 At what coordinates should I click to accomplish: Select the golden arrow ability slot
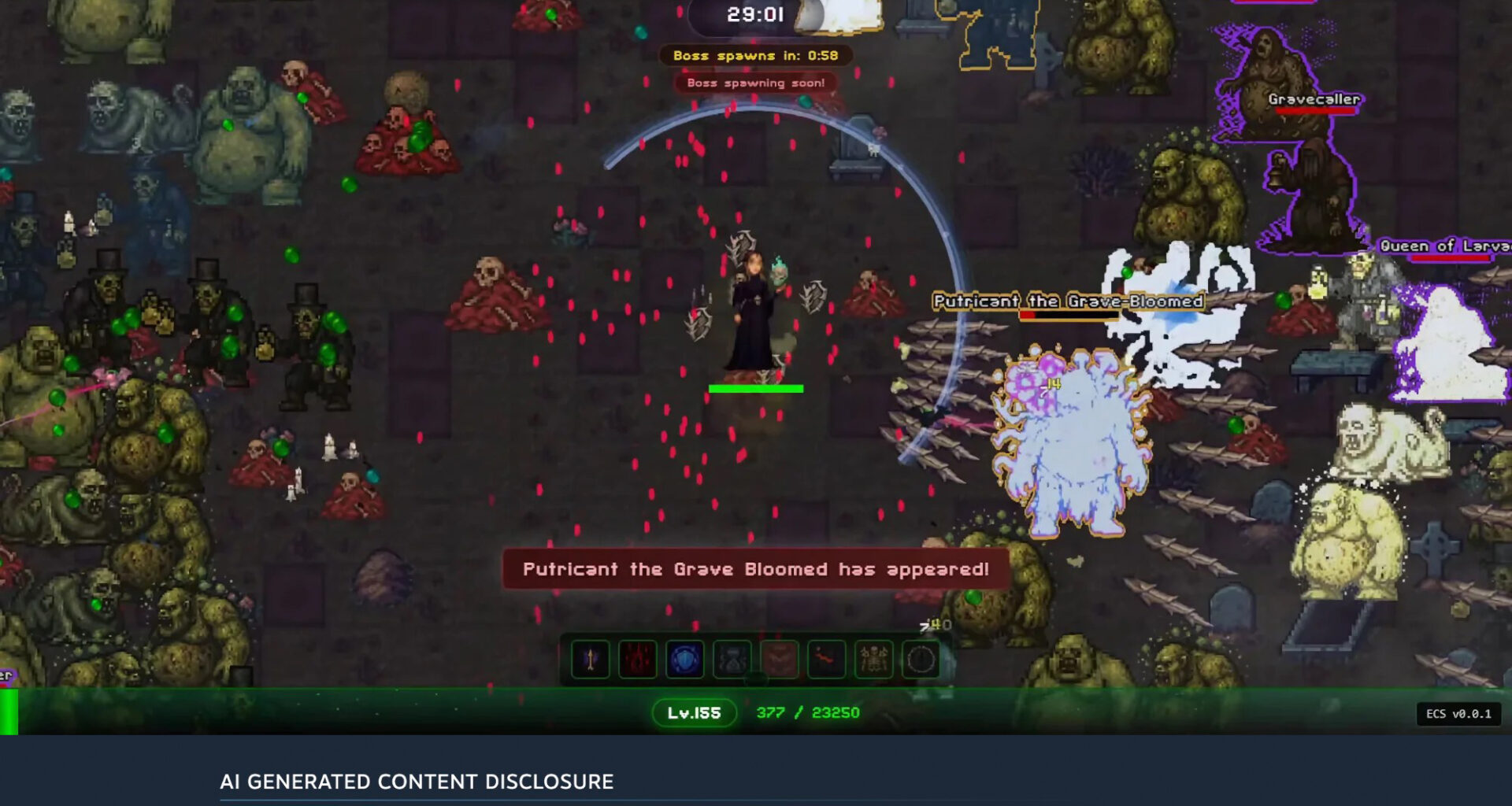point(591,660)
